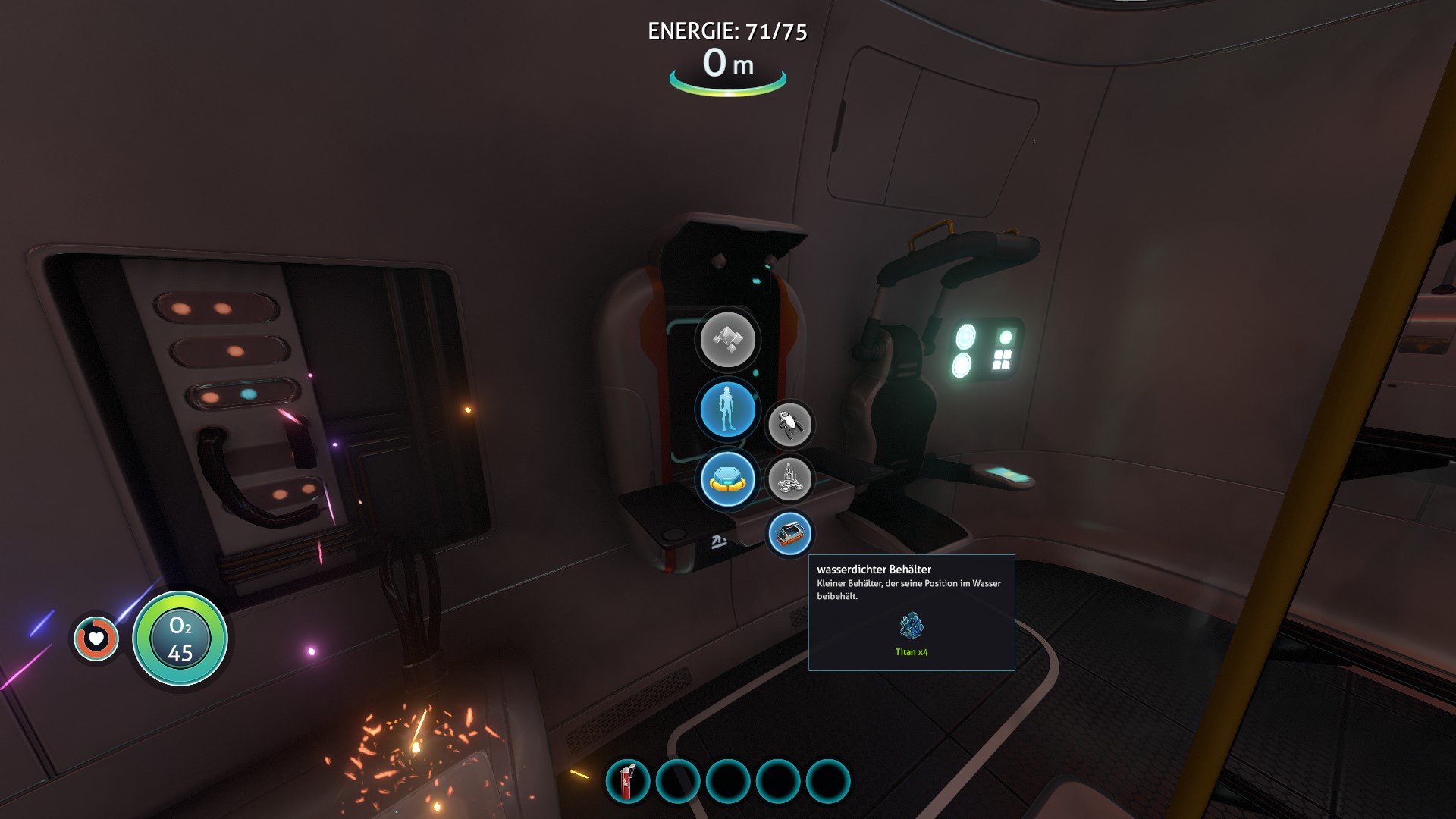Open the personal equipment category with human figure
Screen dimensions: 1456x819
pos(727,409)
